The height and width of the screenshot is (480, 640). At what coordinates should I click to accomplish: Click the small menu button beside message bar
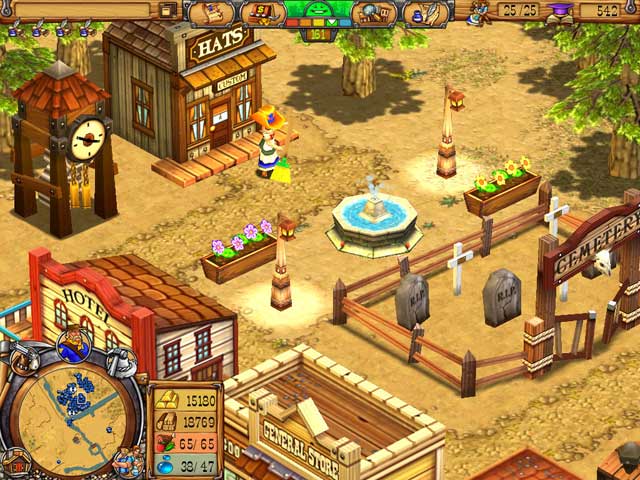point(168,9)
